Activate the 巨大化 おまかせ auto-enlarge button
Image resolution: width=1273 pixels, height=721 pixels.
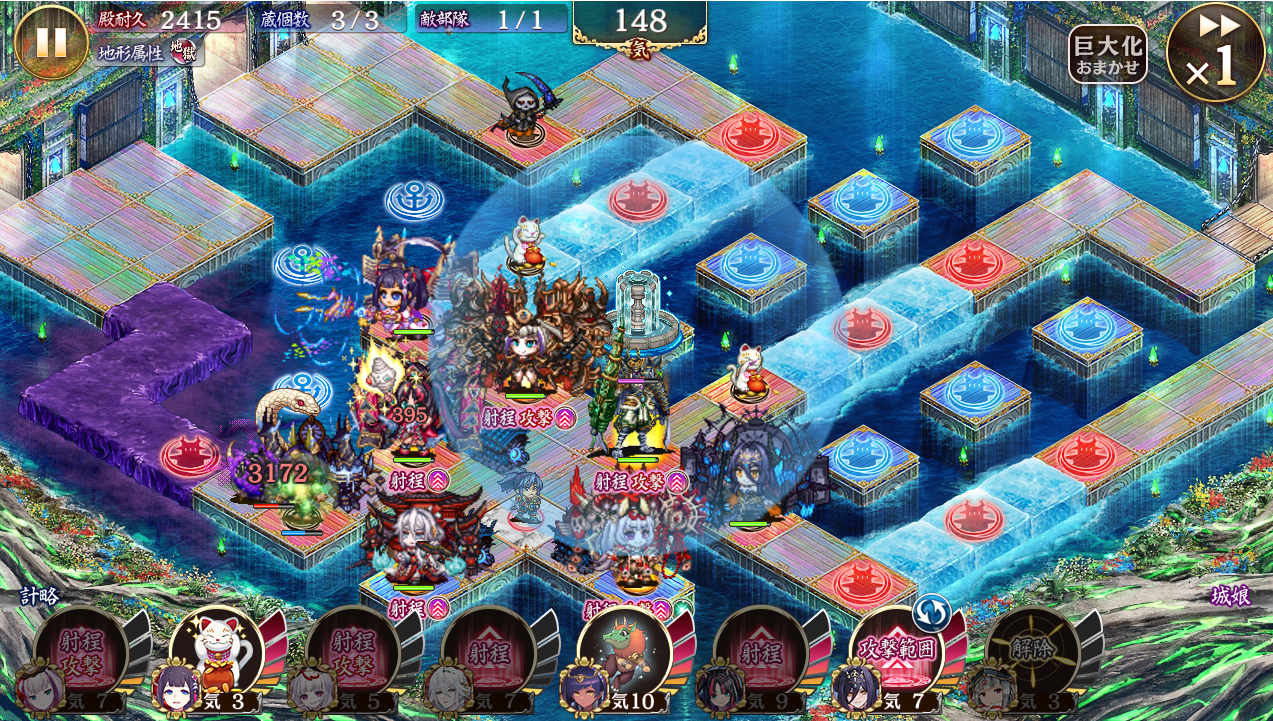click(1107, 55)
